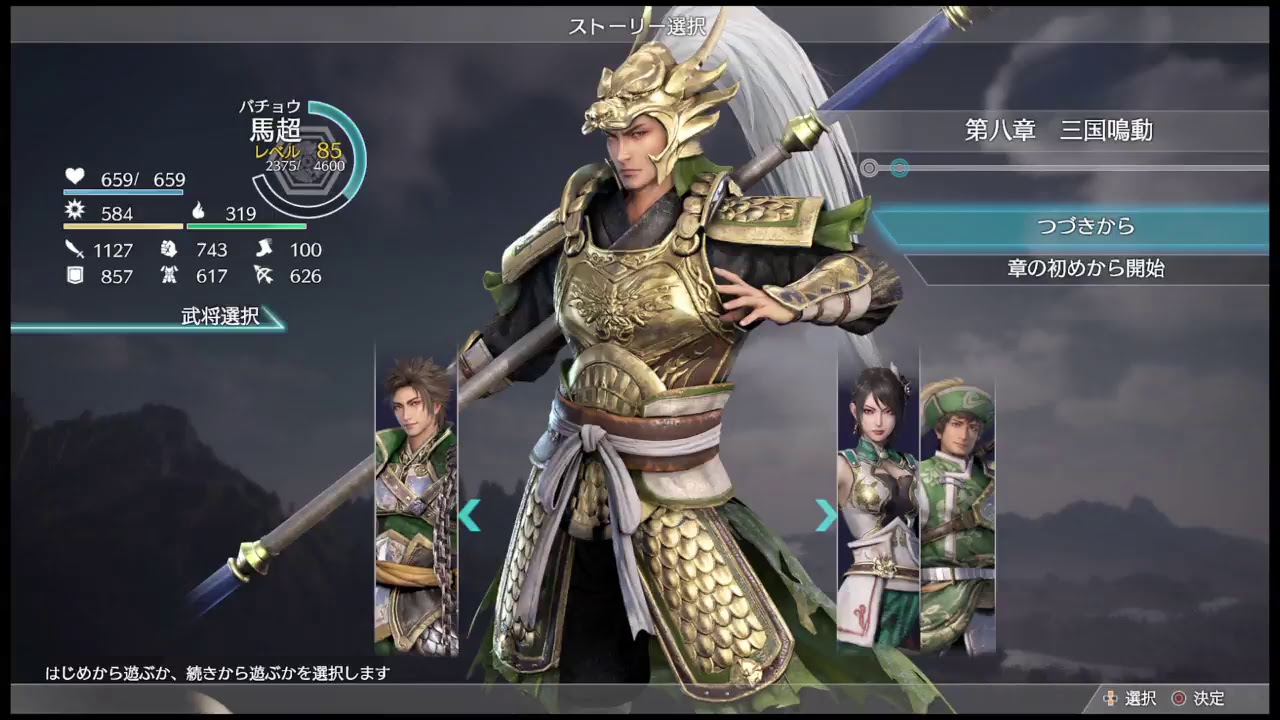Expand the previous character with left arrow
The width and height of the screenshot is (1280, 720).
470,516
